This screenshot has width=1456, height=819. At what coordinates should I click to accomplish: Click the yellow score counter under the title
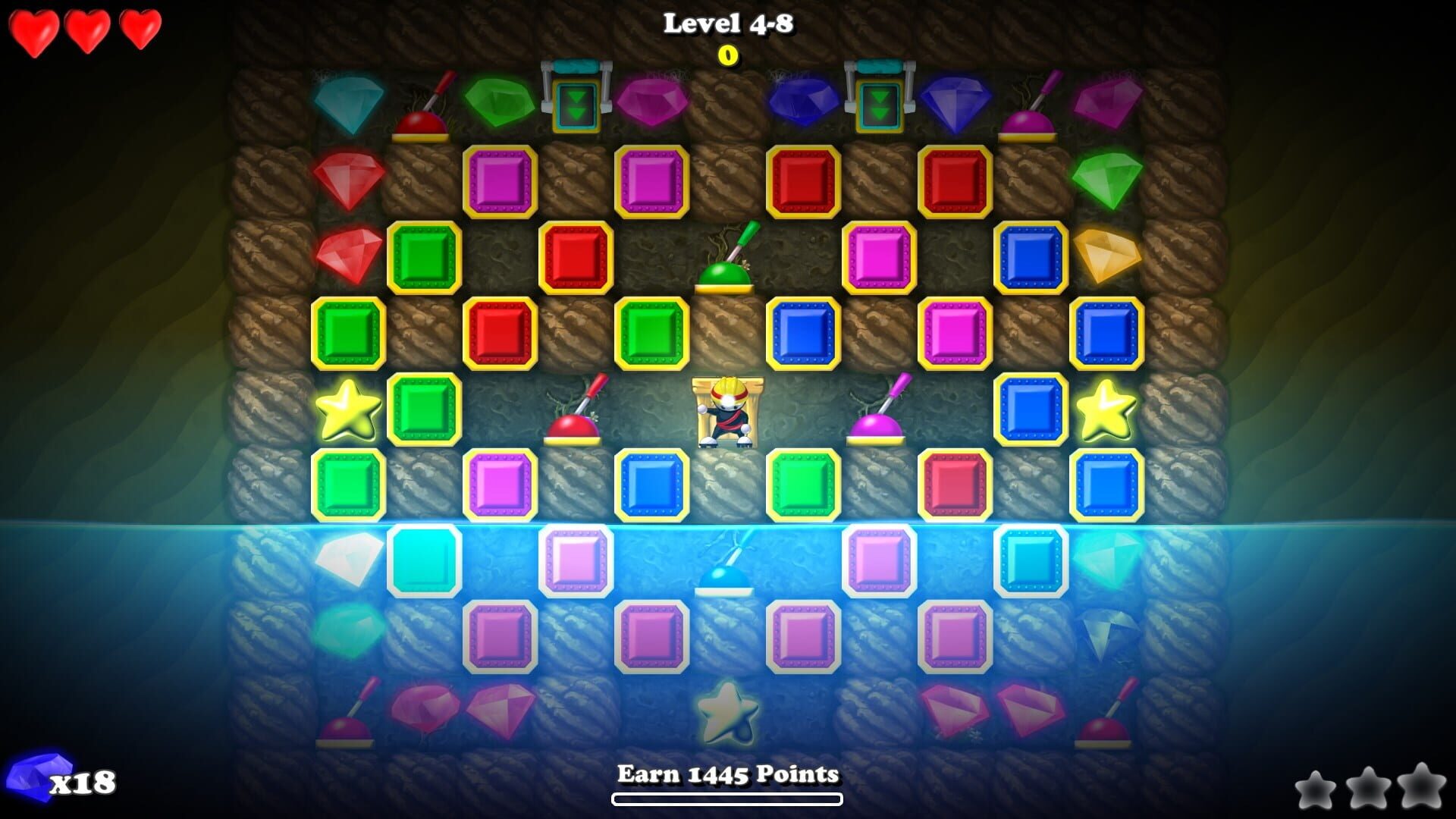728,55
